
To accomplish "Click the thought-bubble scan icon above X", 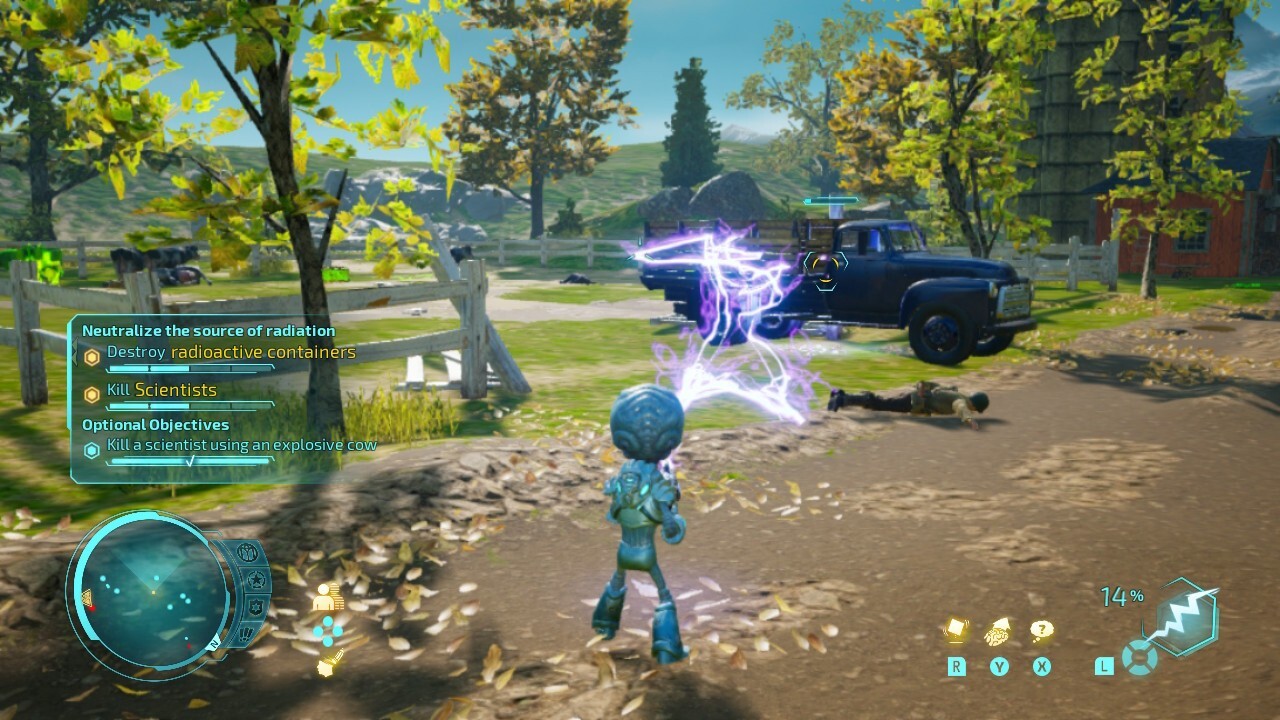I will 1042,630.
